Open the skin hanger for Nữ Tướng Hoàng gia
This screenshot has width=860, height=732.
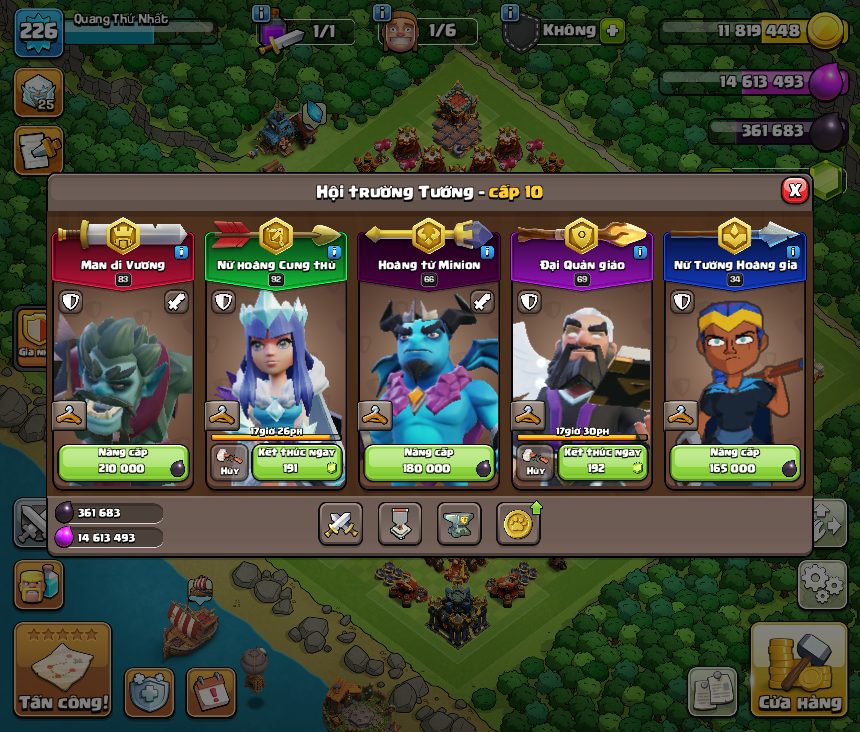pyautogui.click(x=681, y=416)
